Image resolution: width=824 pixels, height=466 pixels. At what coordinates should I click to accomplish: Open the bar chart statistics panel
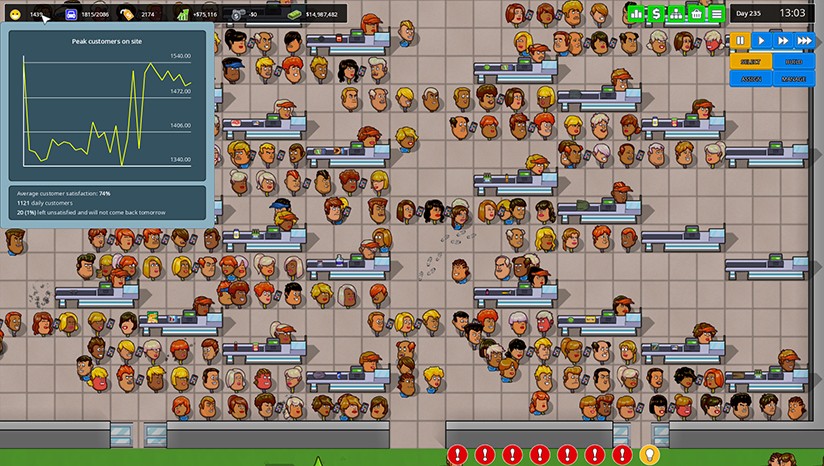(x=637, y=14)
